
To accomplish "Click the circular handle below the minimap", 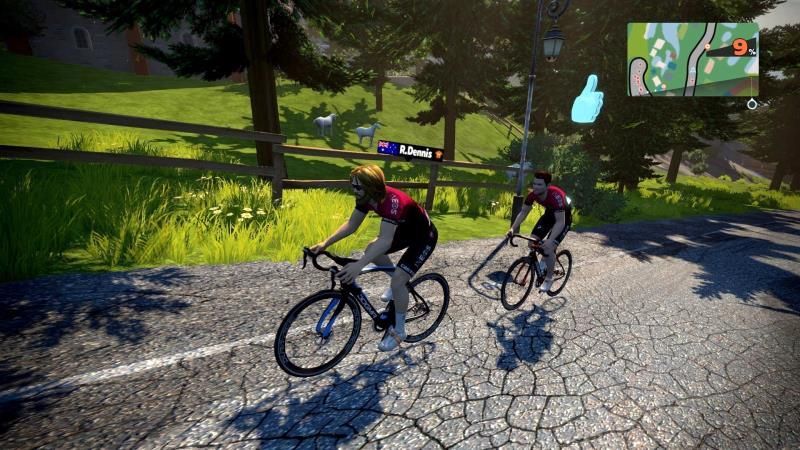I will [751, 103].
